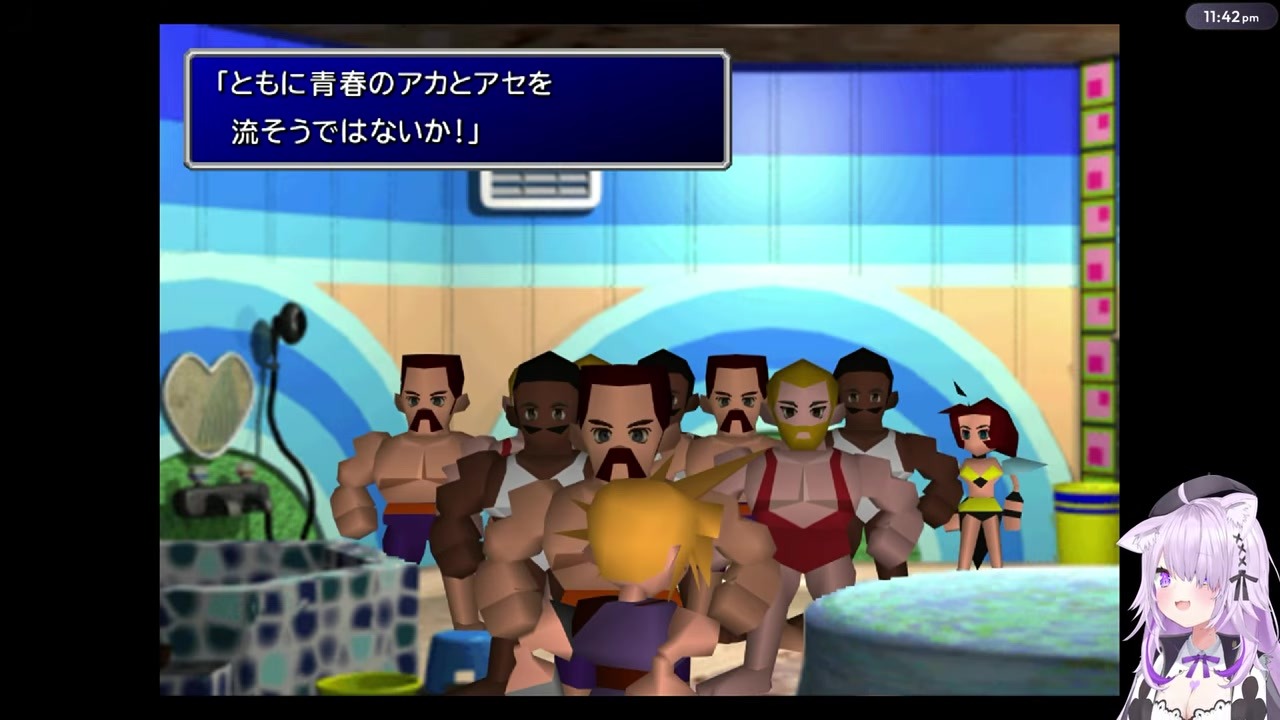Image resolution: width=1280 pixels, height=720 pixels.
Task: Click the shower head fixture on the wall
Action: 290,325
